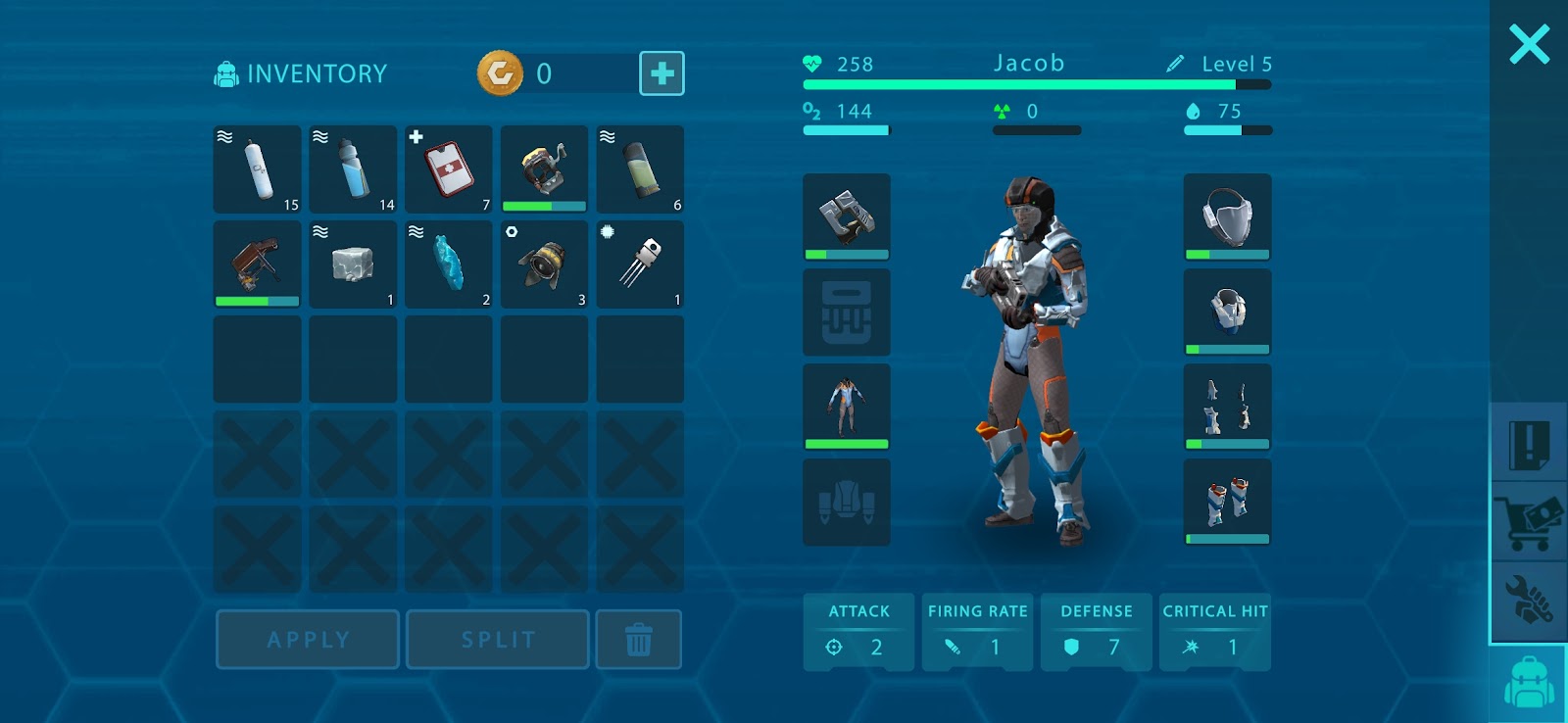The height and width of the screenshot is (723, 1568).
Task: Select the grey stone block slot
Action: coord(353,265)
